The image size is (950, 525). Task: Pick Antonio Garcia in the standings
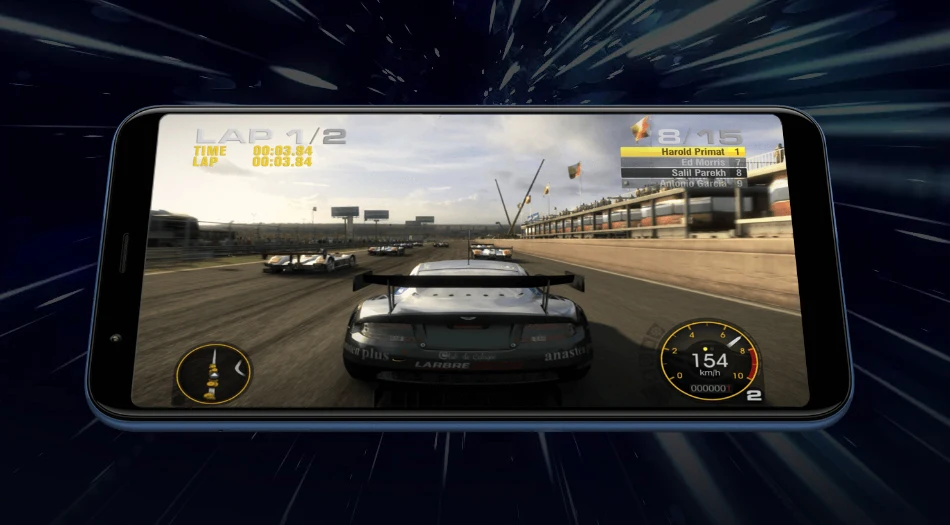click(683, 184)
